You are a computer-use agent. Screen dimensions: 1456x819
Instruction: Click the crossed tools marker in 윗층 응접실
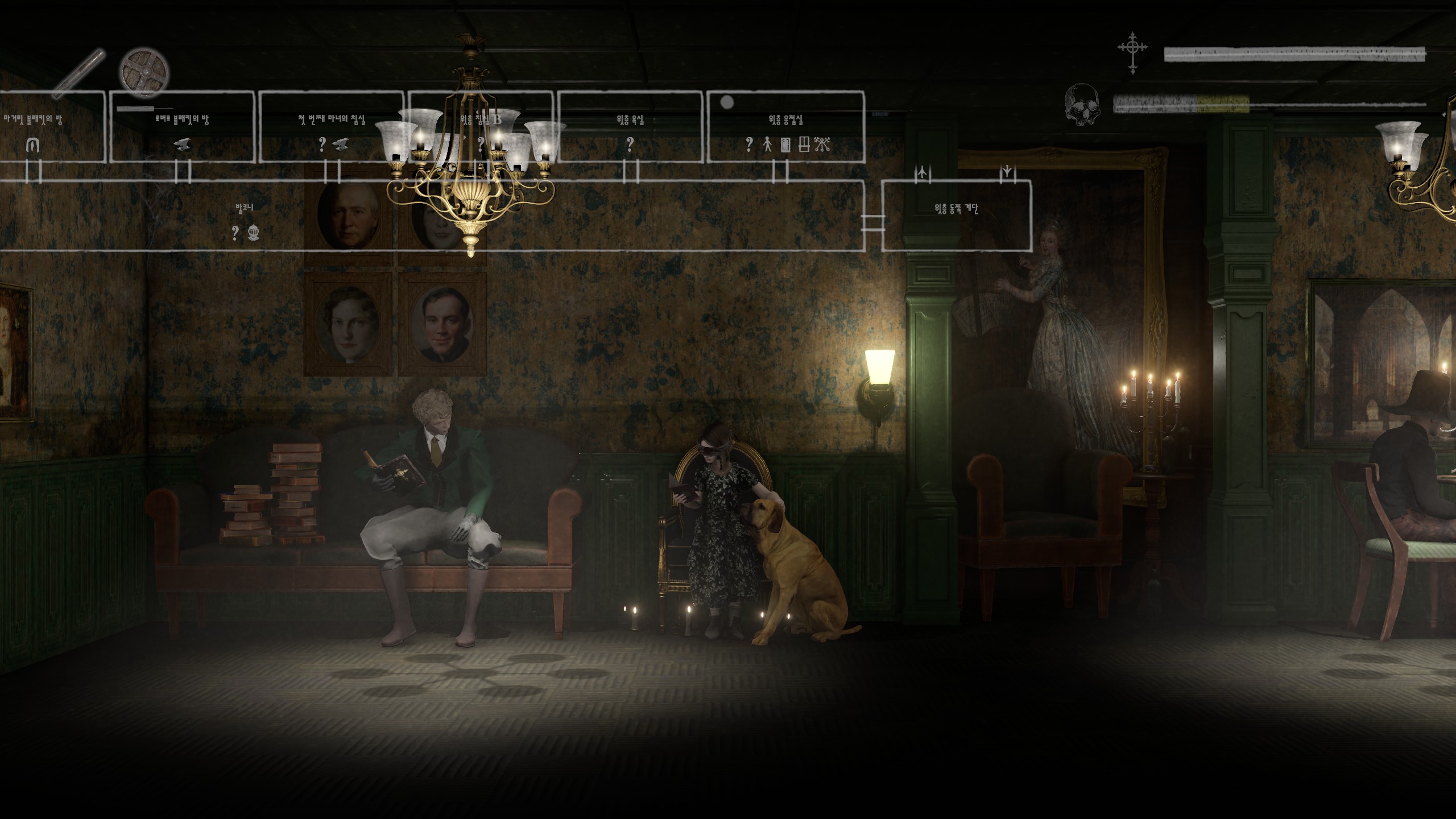coord(822,144)
